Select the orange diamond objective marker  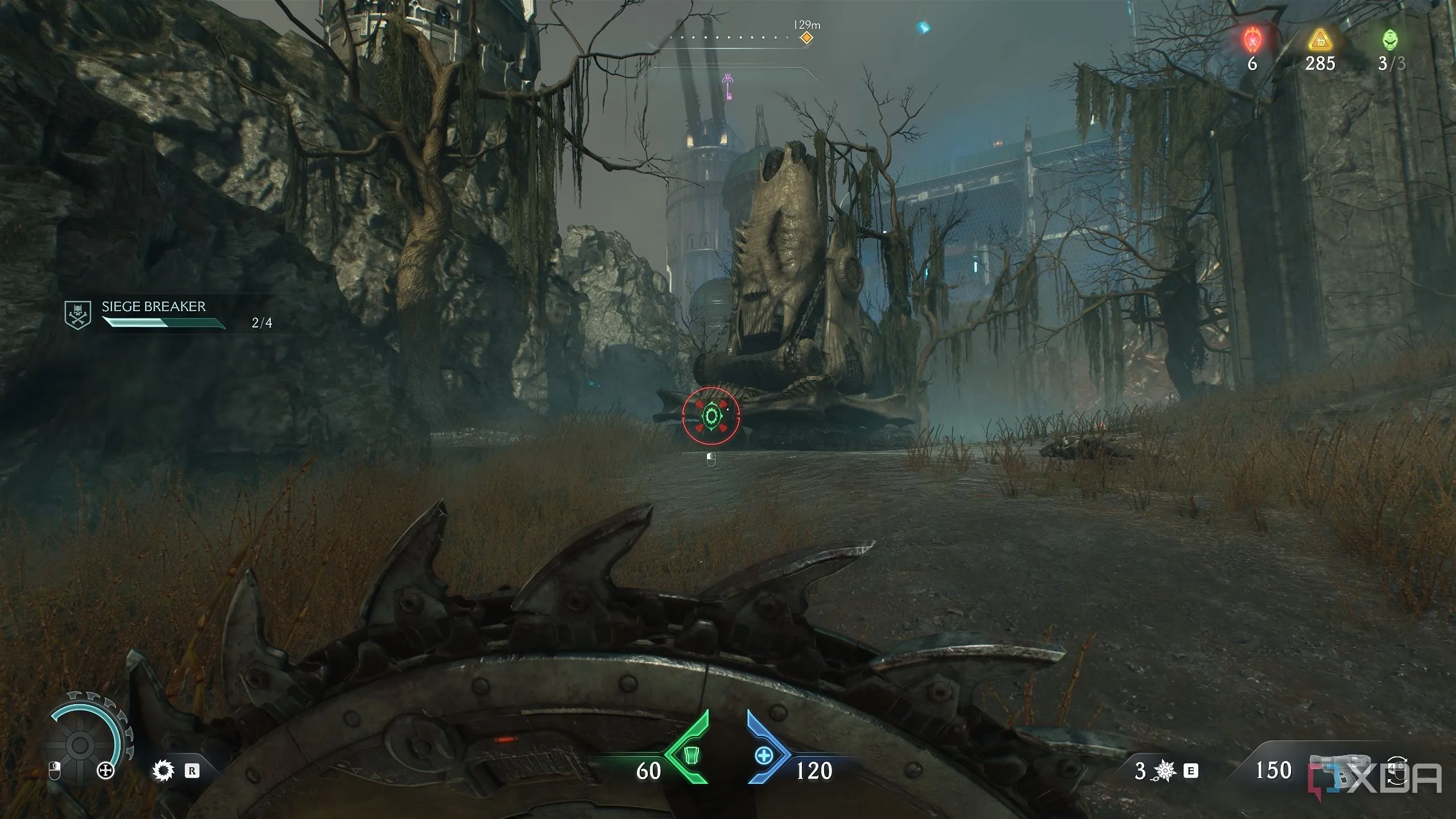click(806, 38)
